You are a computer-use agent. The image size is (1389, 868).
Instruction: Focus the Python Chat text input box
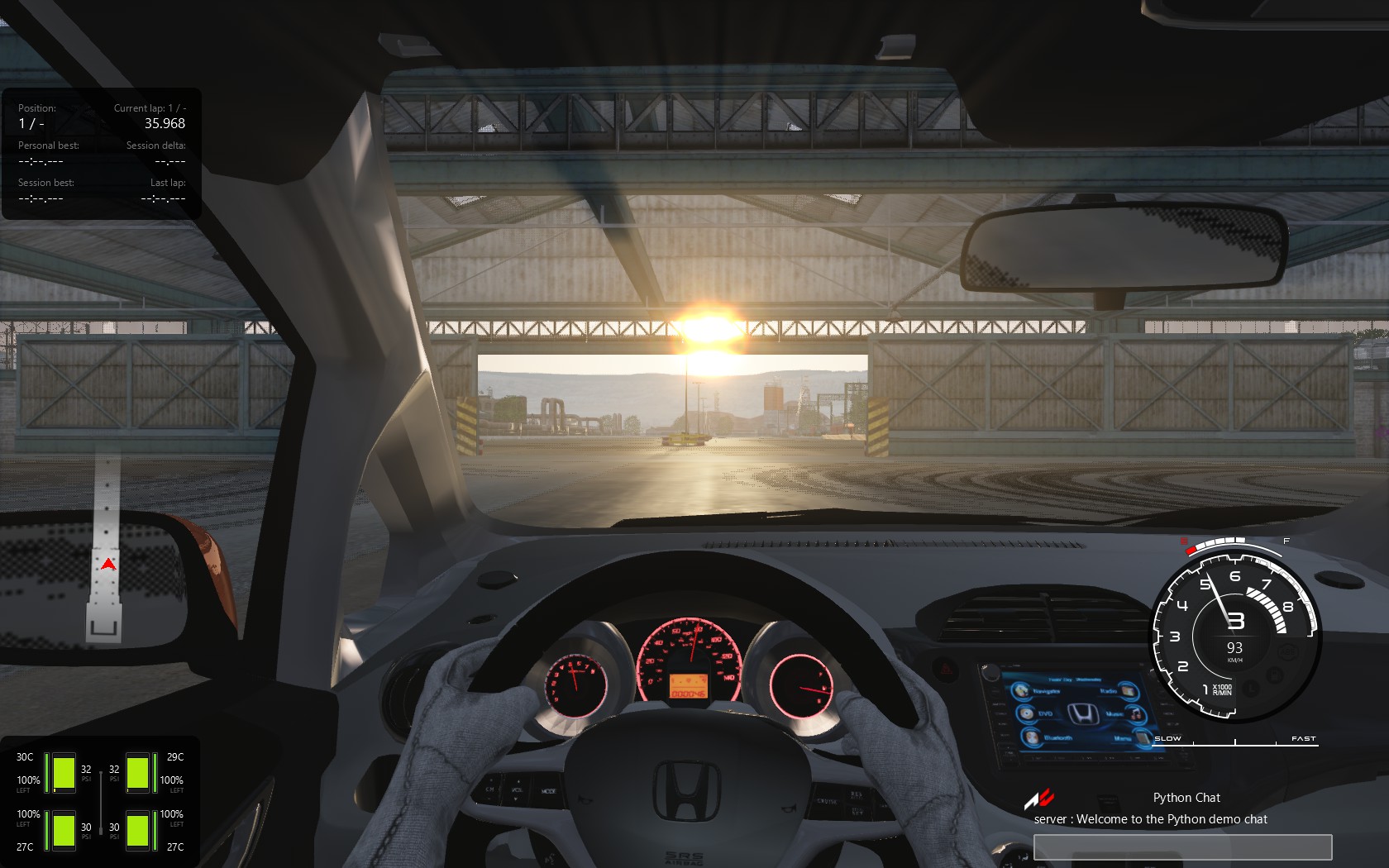click(1182, 847)
